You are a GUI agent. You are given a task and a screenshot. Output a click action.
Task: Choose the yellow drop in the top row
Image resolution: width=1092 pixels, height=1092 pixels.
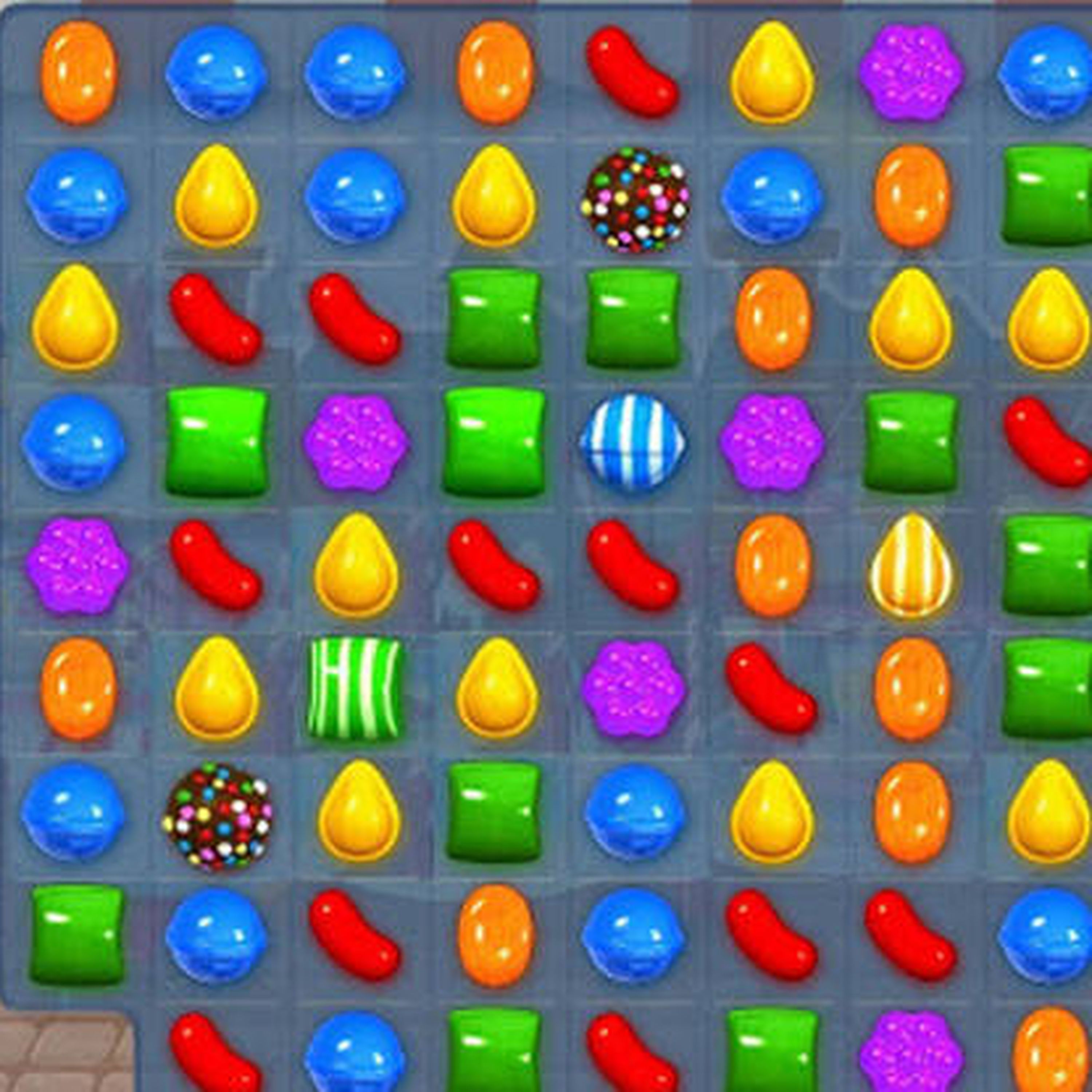click(772, 73)
